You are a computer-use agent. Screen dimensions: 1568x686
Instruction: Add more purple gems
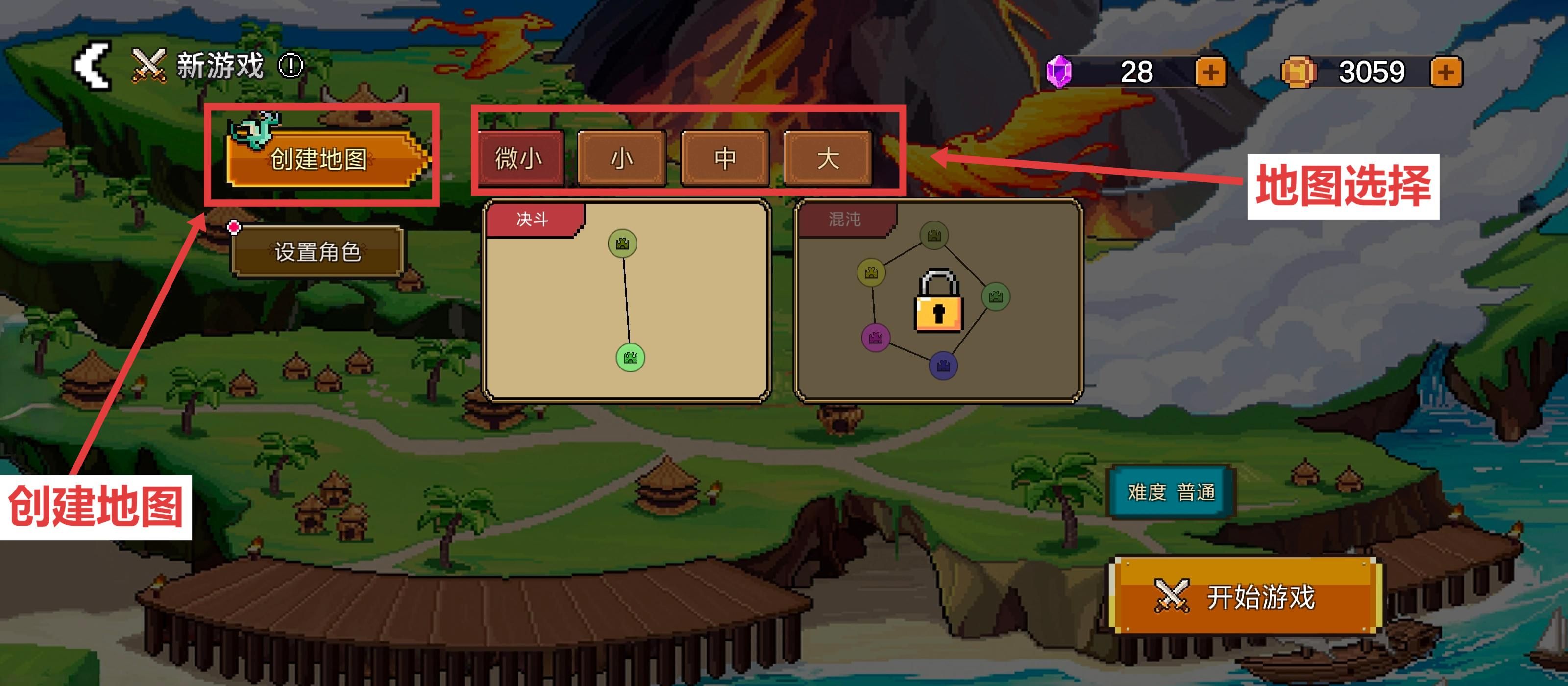tap(1210, 73)
